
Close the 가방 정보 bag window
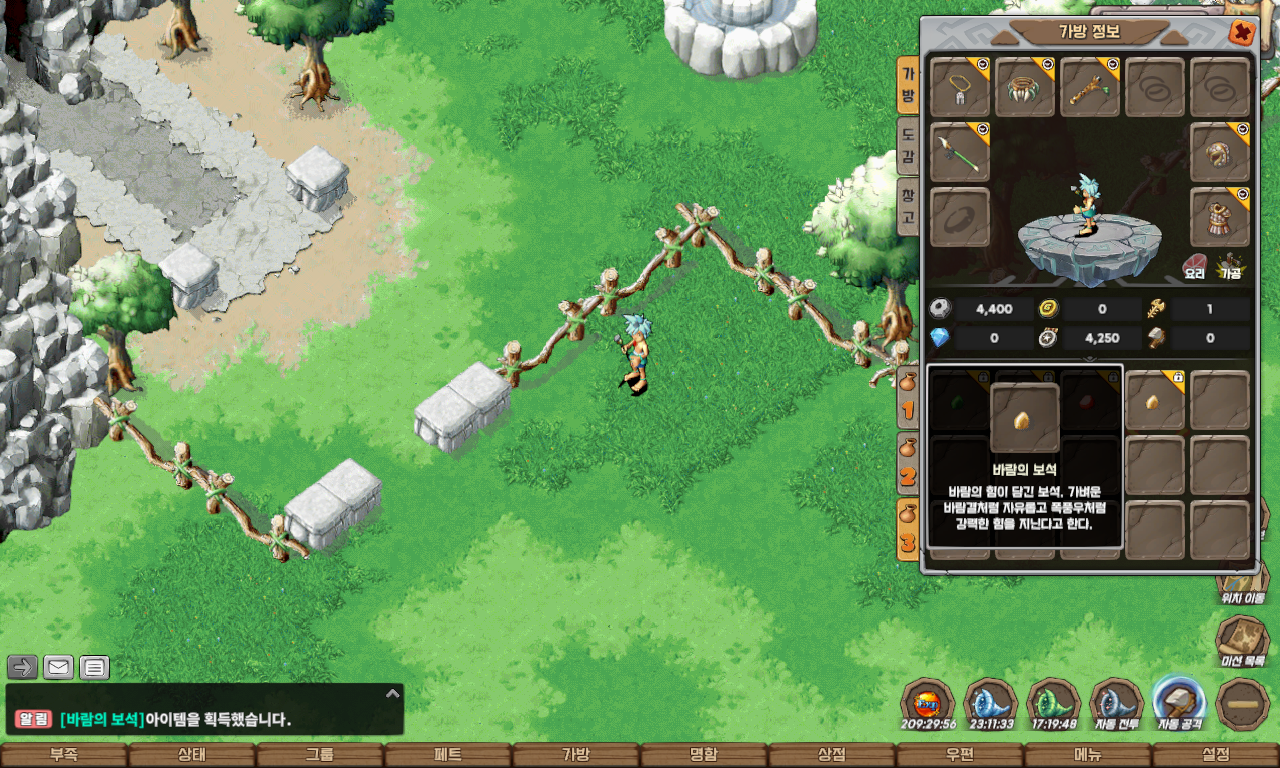tap(1242, 32)
